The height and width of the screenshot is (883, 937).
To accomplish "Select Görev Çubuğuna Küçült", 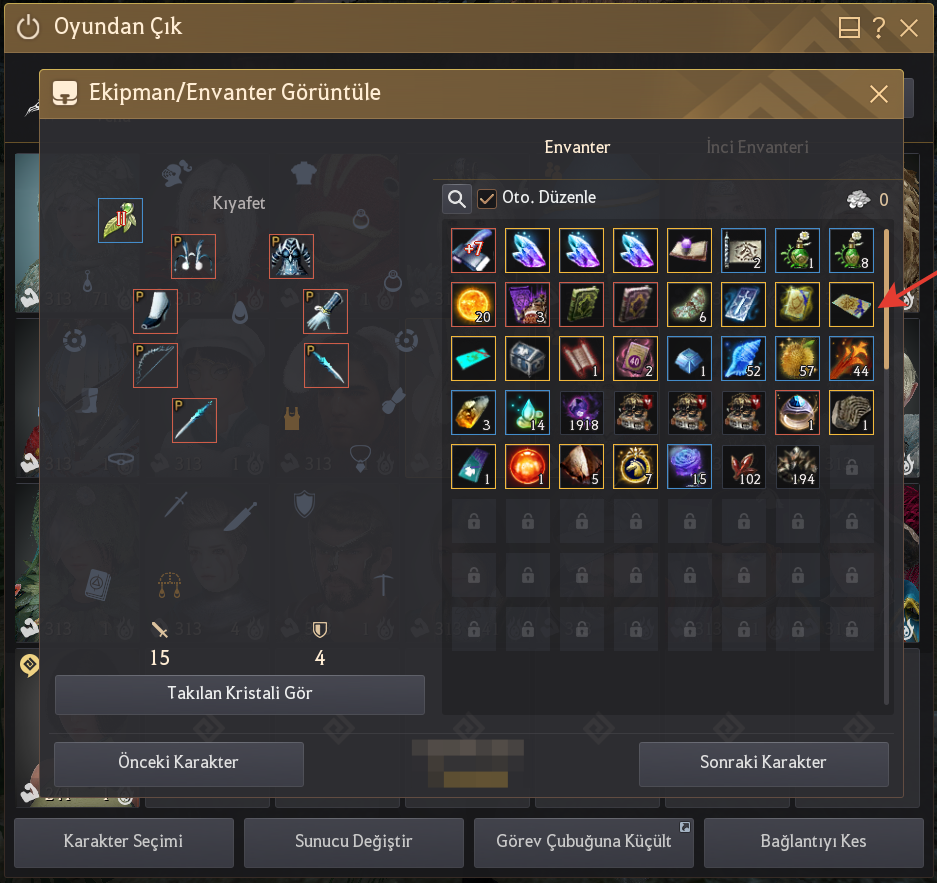I will click(584, 841).
